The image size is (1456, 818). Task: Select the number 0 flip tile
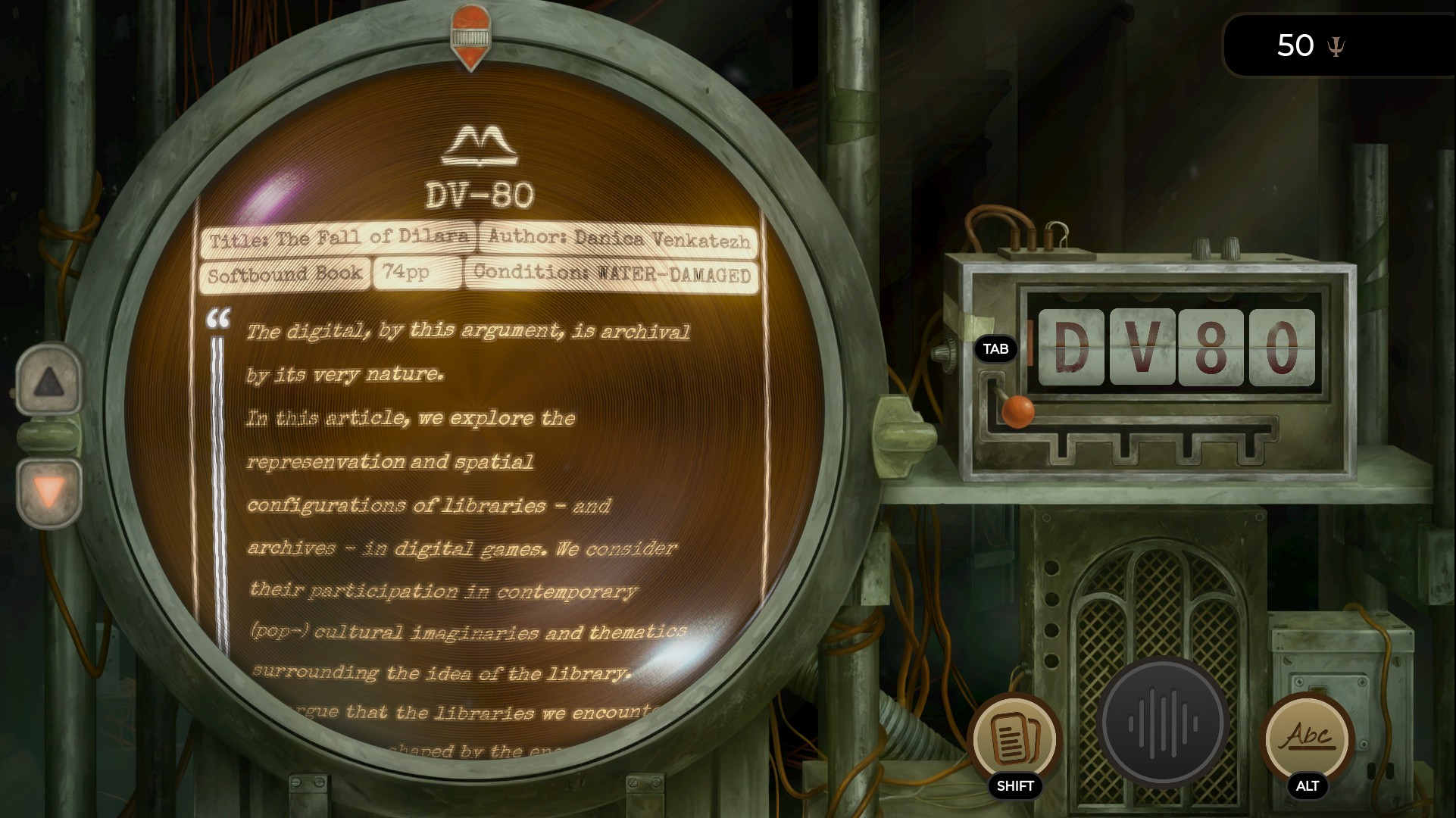point(1282,348)
